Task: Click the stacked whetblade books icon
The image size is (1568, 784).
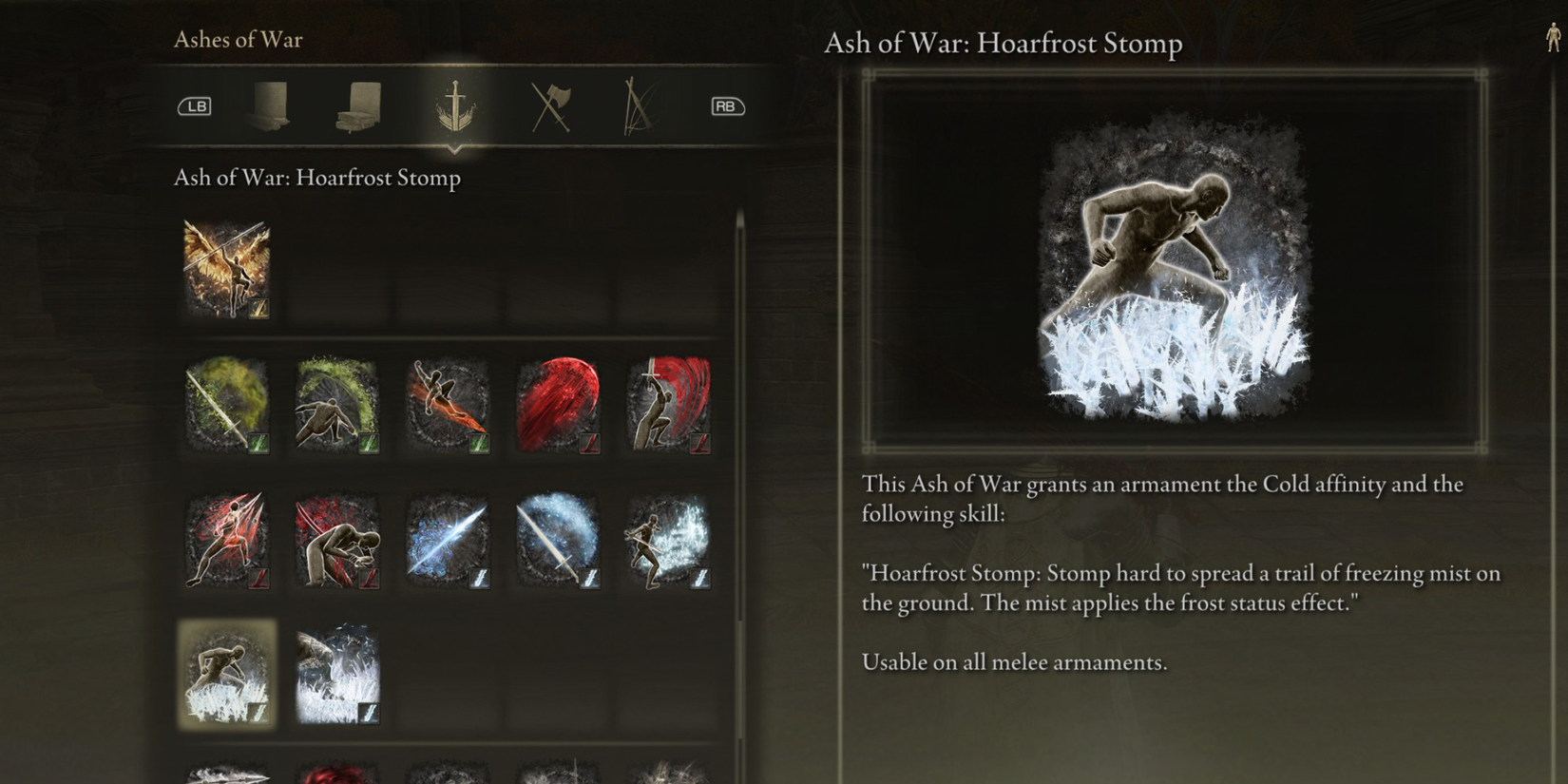Action: [x=359, y=105]
